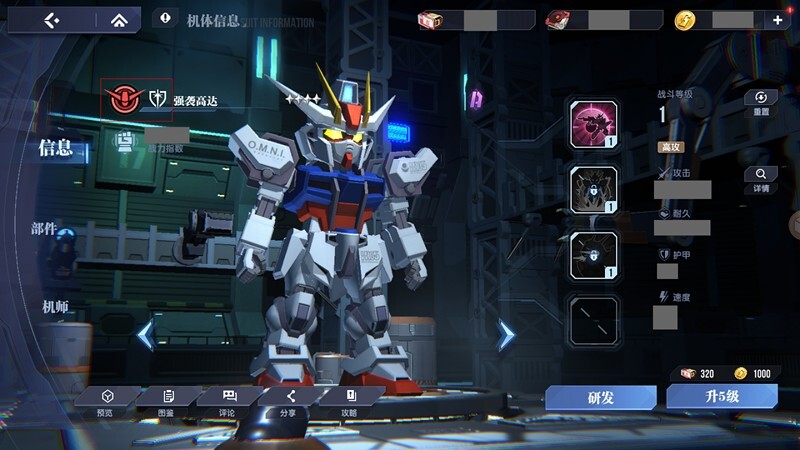The image size is (800, 450).
Task: Open the 部件 parts tab
Action: 44,229
